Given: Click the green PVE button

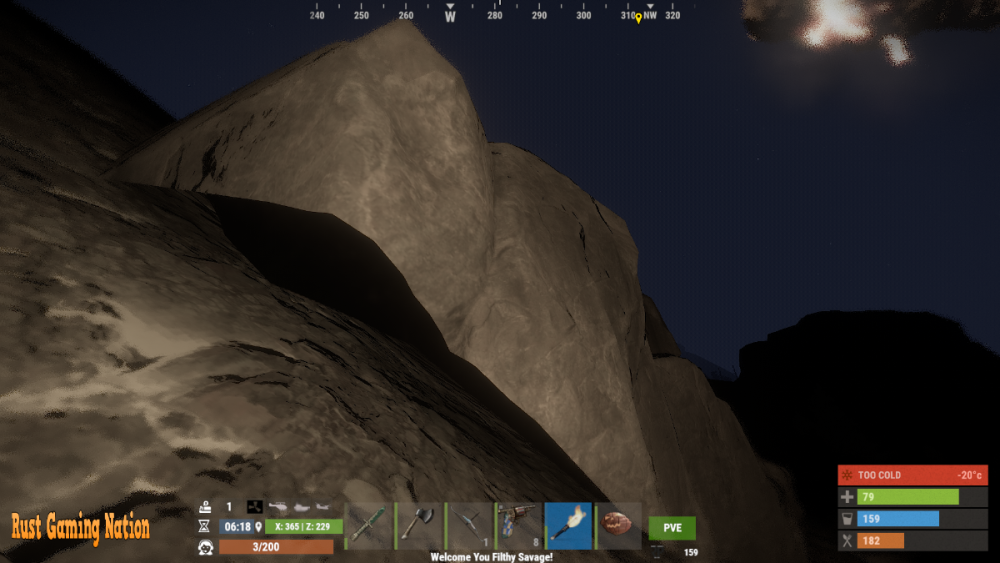Looking at the screenshot, I should coord(672,528).
